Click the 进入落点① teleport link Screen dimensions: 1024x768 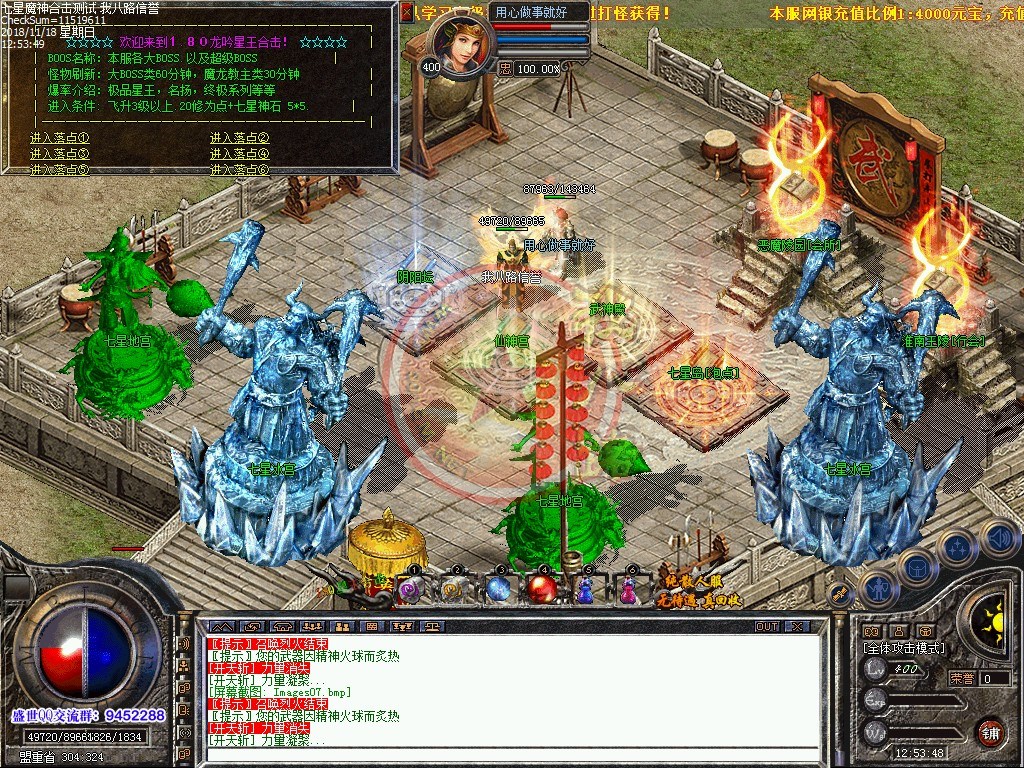[60, 138]
